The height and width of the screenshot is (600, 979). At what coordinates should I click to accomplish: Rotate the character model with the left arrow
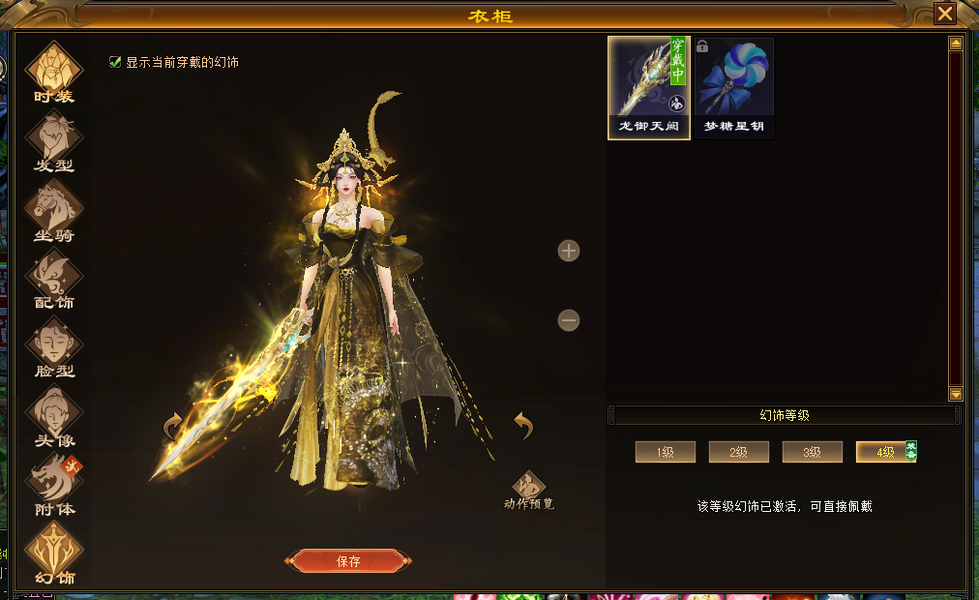(x=173, y=427)
